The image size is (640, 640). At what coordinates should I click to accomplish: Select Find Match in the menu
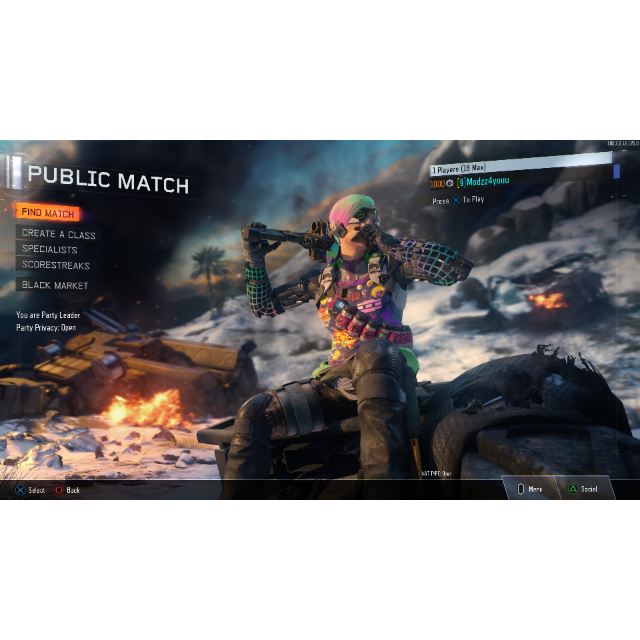(x=47, y=213)
